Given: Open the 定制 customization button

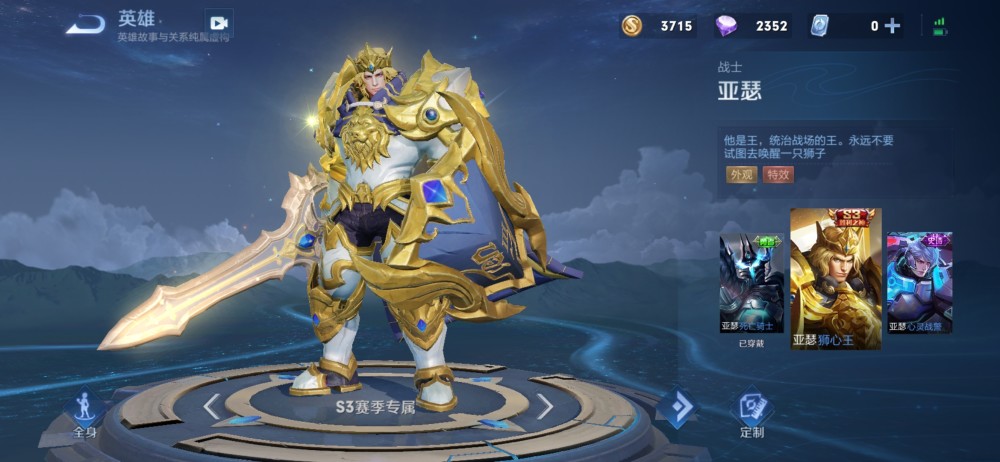Looking at the screenshot, I should tap(752, 414).
